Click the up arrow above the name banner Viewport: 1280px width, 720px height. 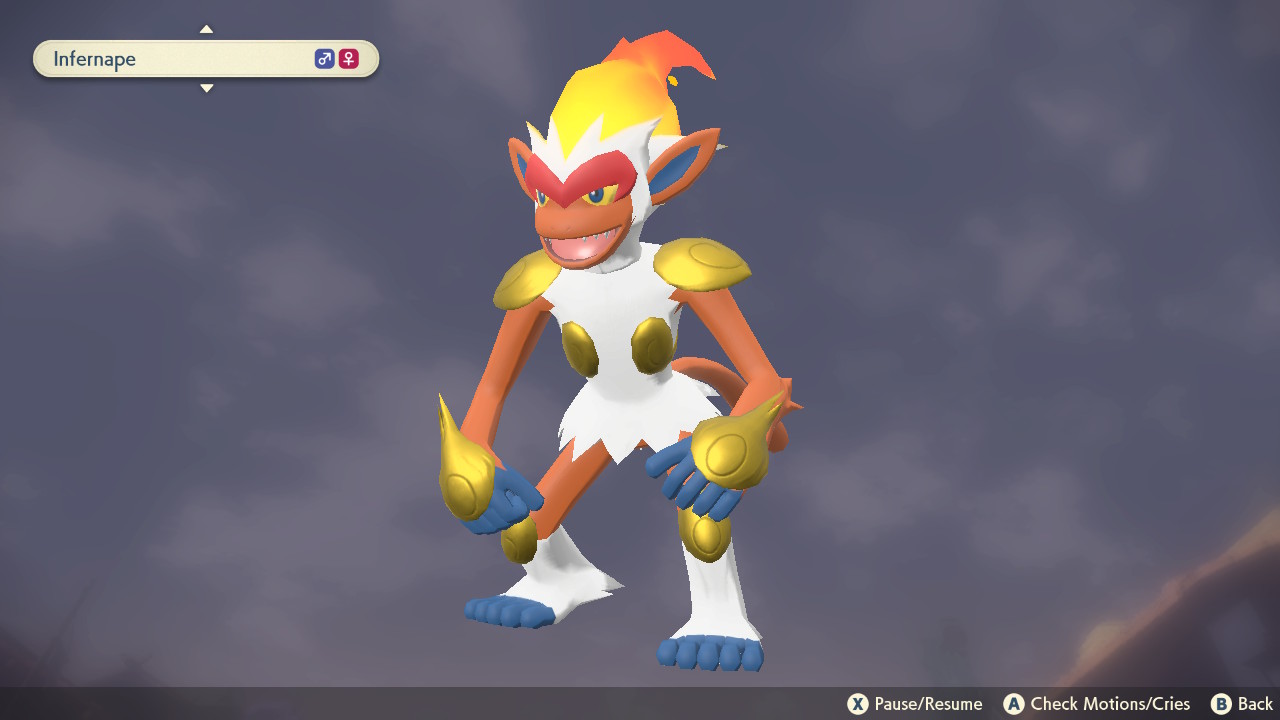(206, 29)
